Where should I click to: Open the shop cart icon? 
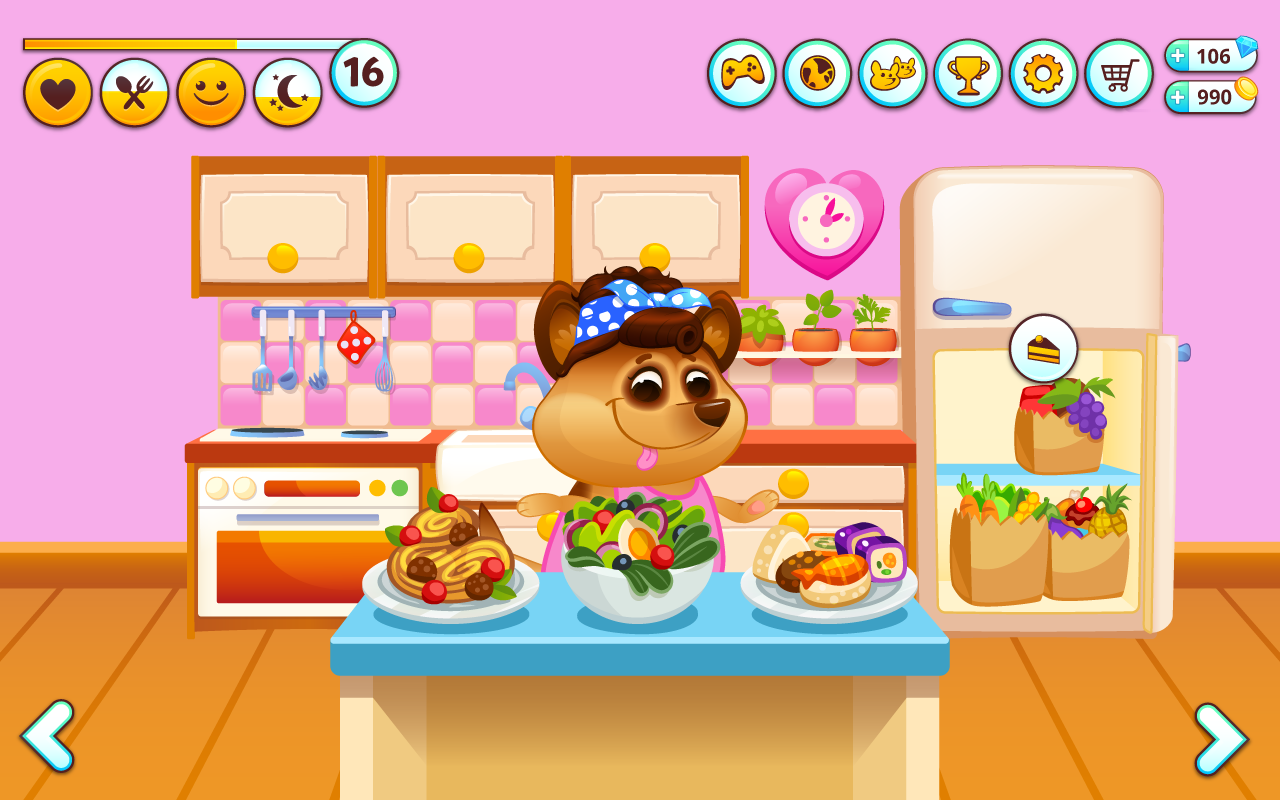pos(1119,73)
